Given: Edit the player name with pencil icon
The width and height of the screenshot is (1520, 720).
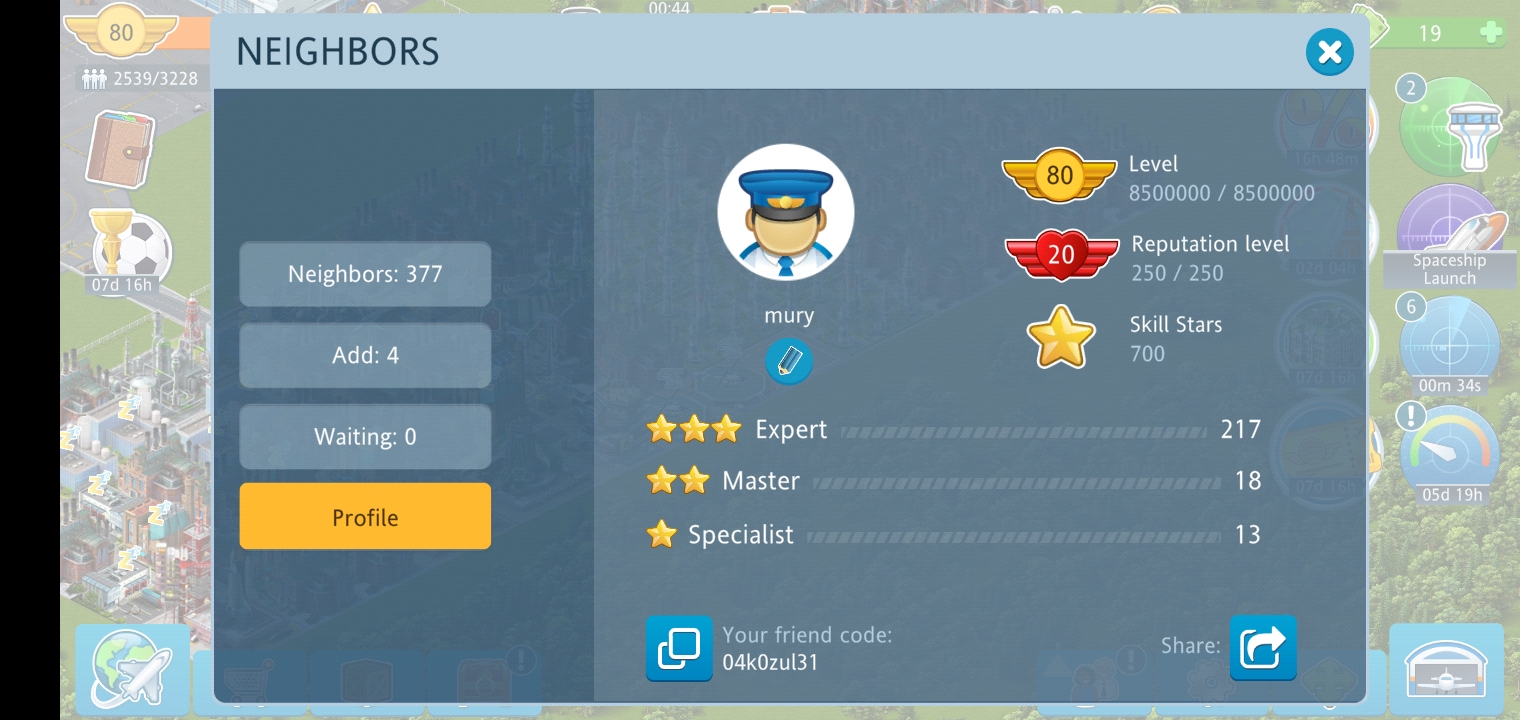Looking at the screenshot, I should tap(788, 360).
